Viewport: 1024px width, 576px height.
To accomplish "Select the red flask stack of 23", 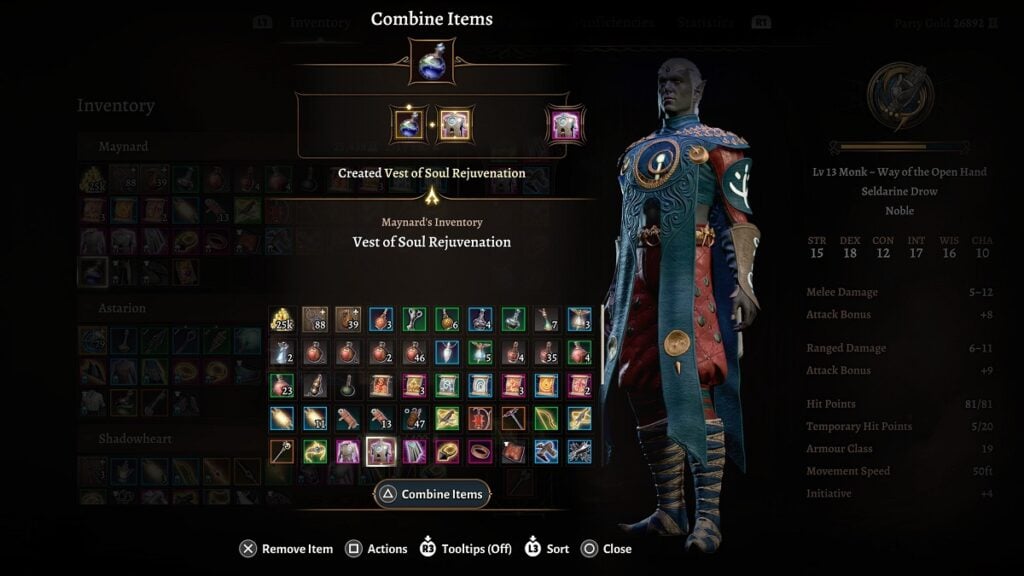I will pyautogui.click(x=282, y=385).
